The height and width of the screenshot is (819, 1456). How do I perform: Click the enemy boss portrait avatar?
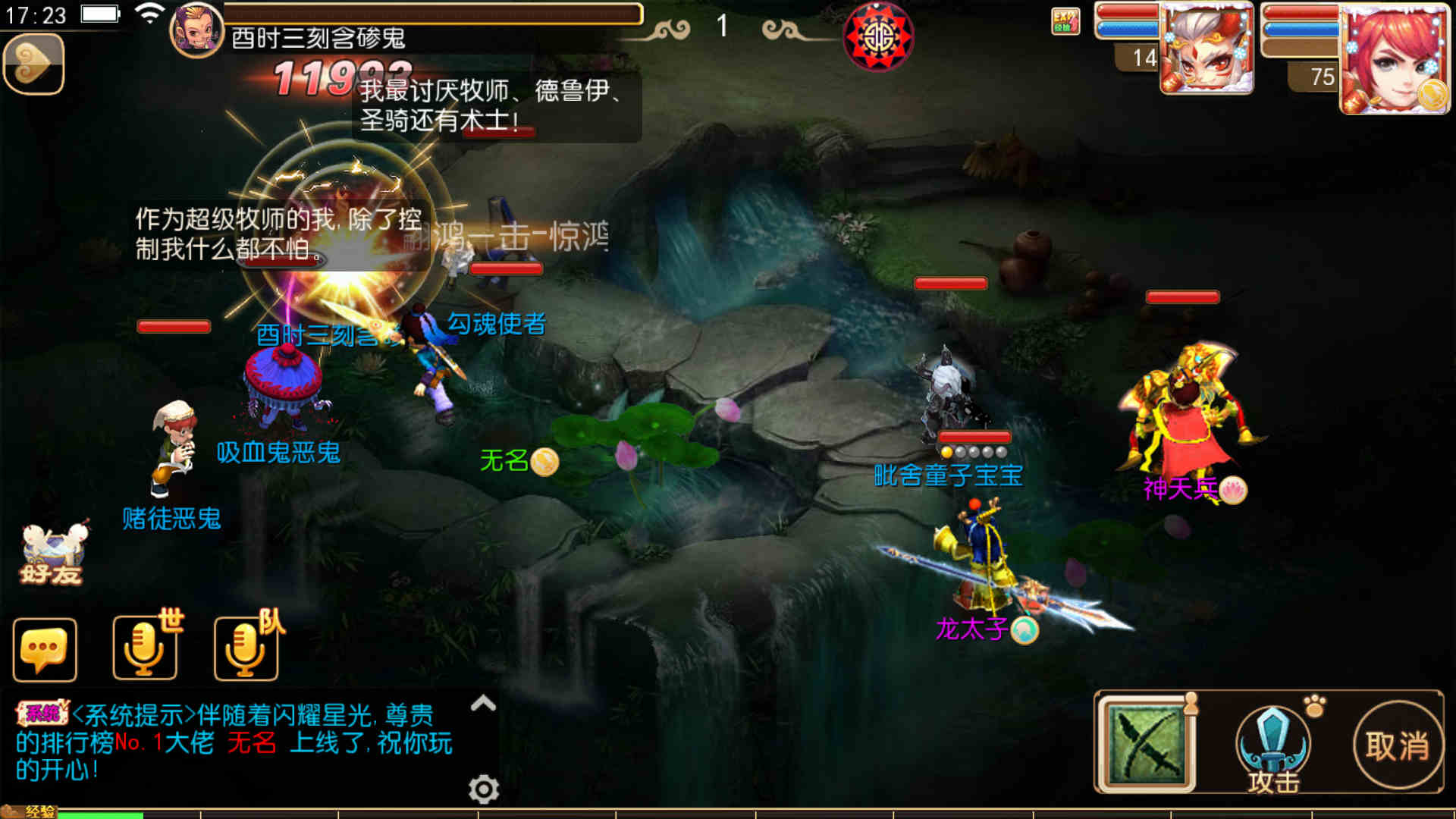(196, 29)
